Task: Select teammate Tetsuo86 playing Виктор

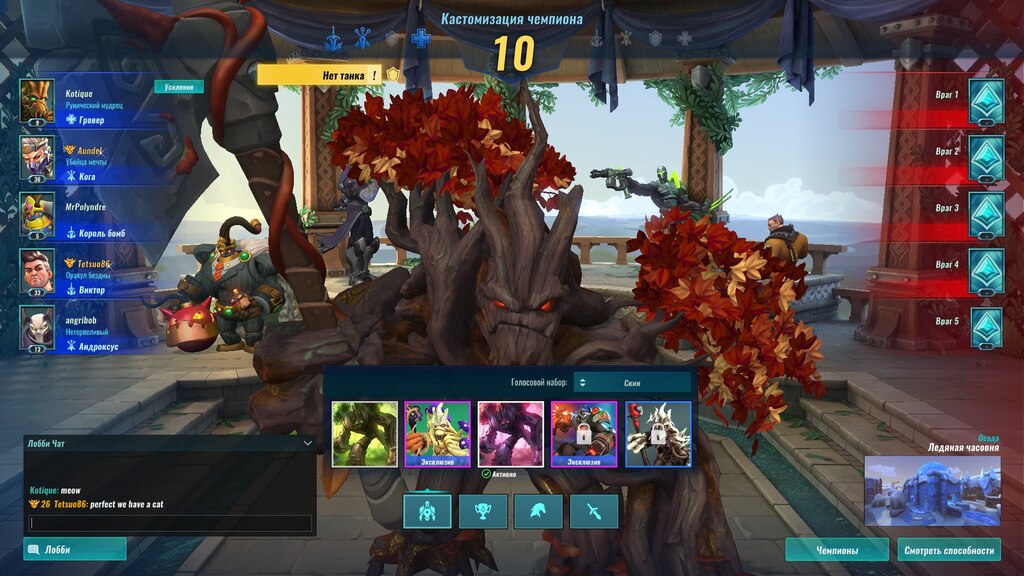Action: [x=90, y=271]
